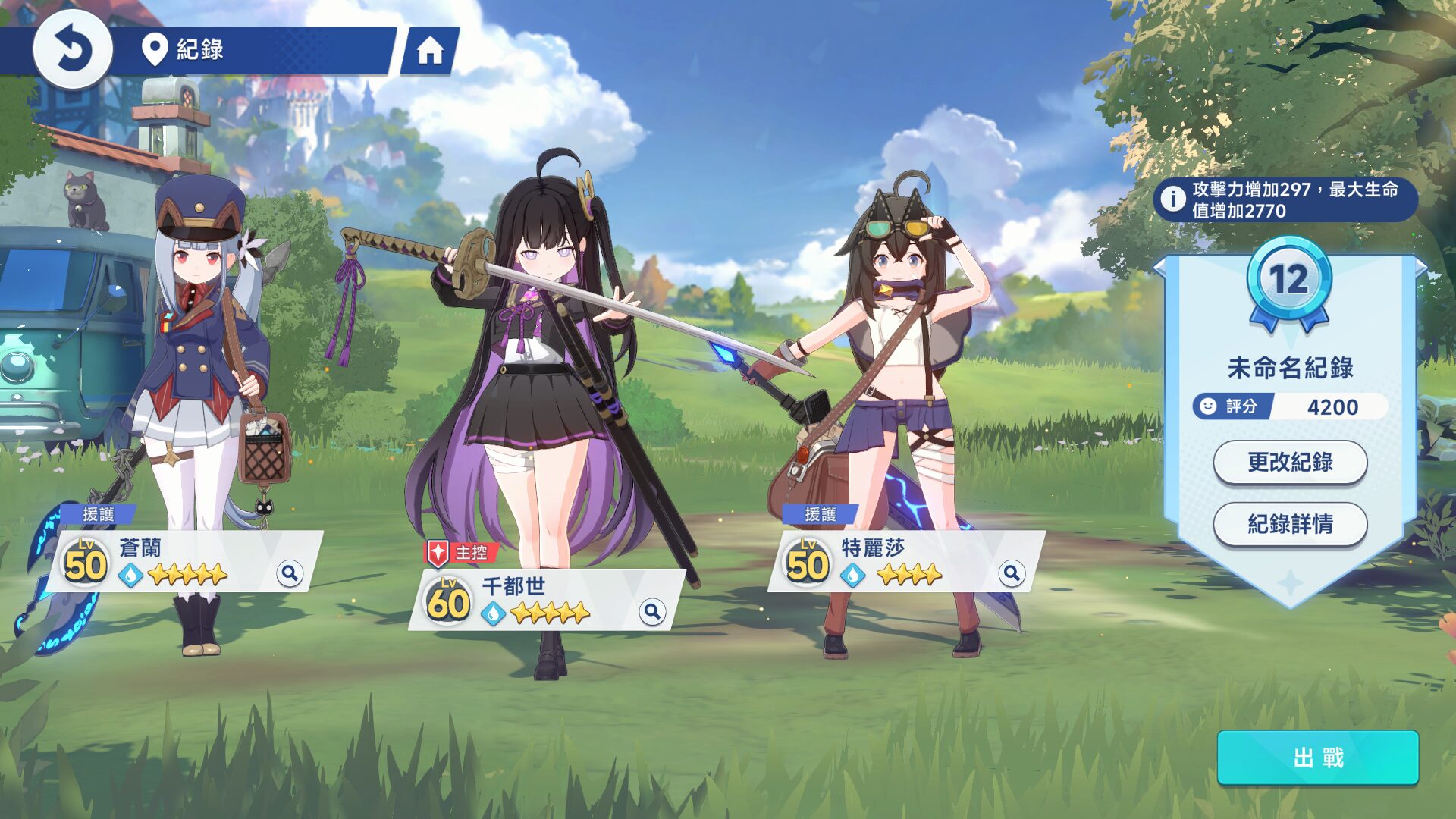Start battle with the 出戰 button
The image size is (1456, 819).
click(1317, 758)
